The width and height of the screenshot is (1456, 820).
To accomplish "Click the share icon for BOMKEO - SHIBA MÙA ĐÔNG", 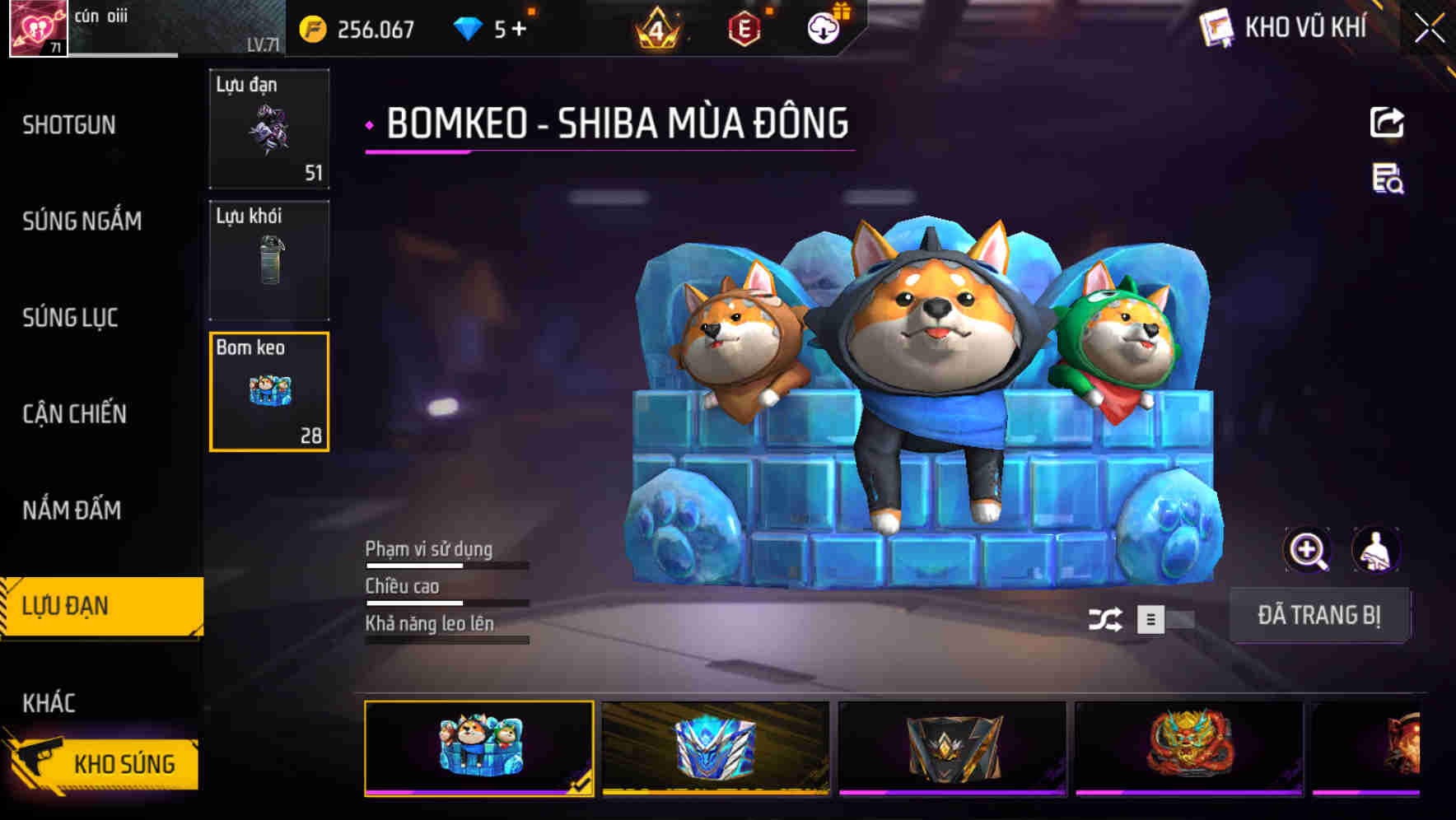I will 1387,122.
